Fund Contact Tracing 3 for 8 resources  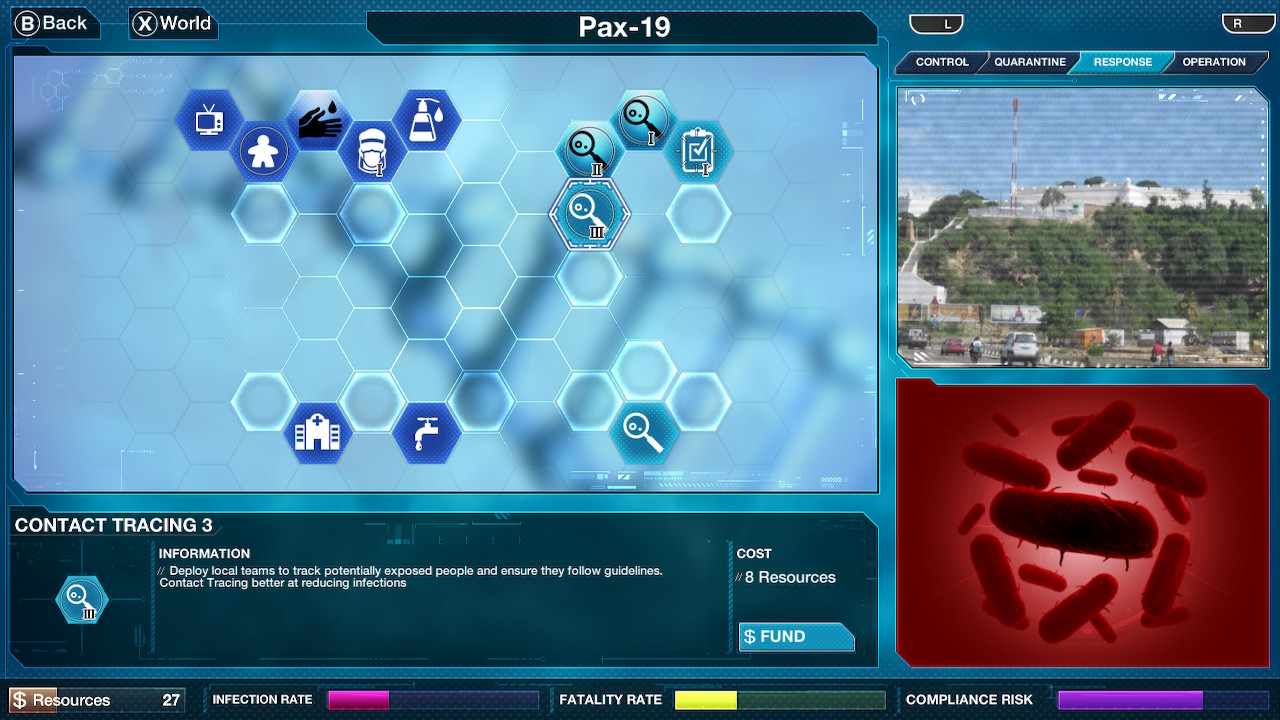796,636
